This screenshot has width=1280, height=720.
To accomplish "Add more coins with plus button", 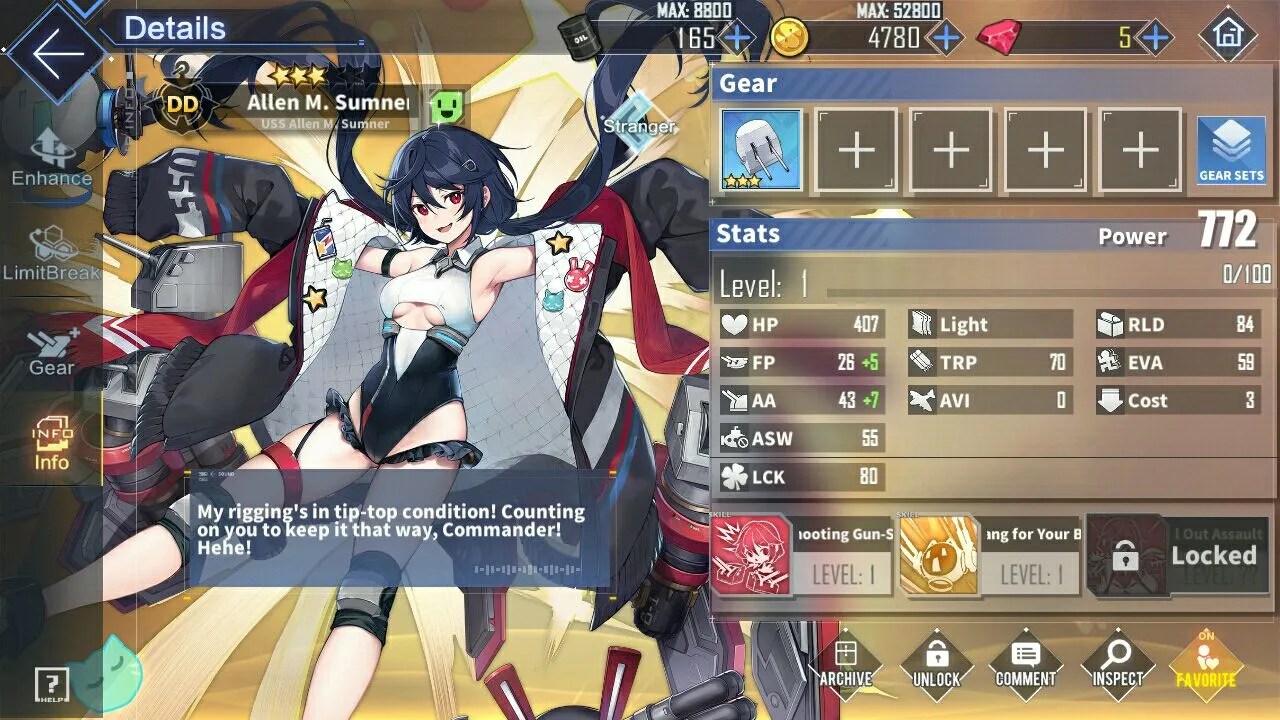I will point(945,38).
